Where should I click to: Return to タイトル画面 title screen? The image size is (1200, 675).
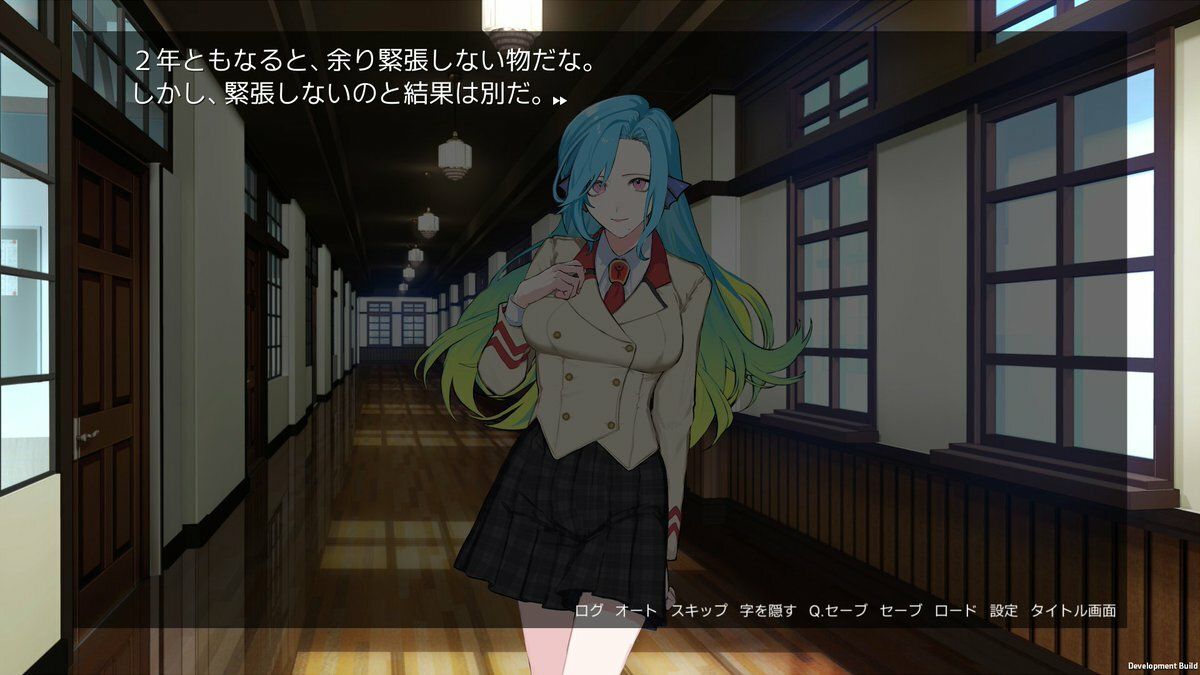1073,610
